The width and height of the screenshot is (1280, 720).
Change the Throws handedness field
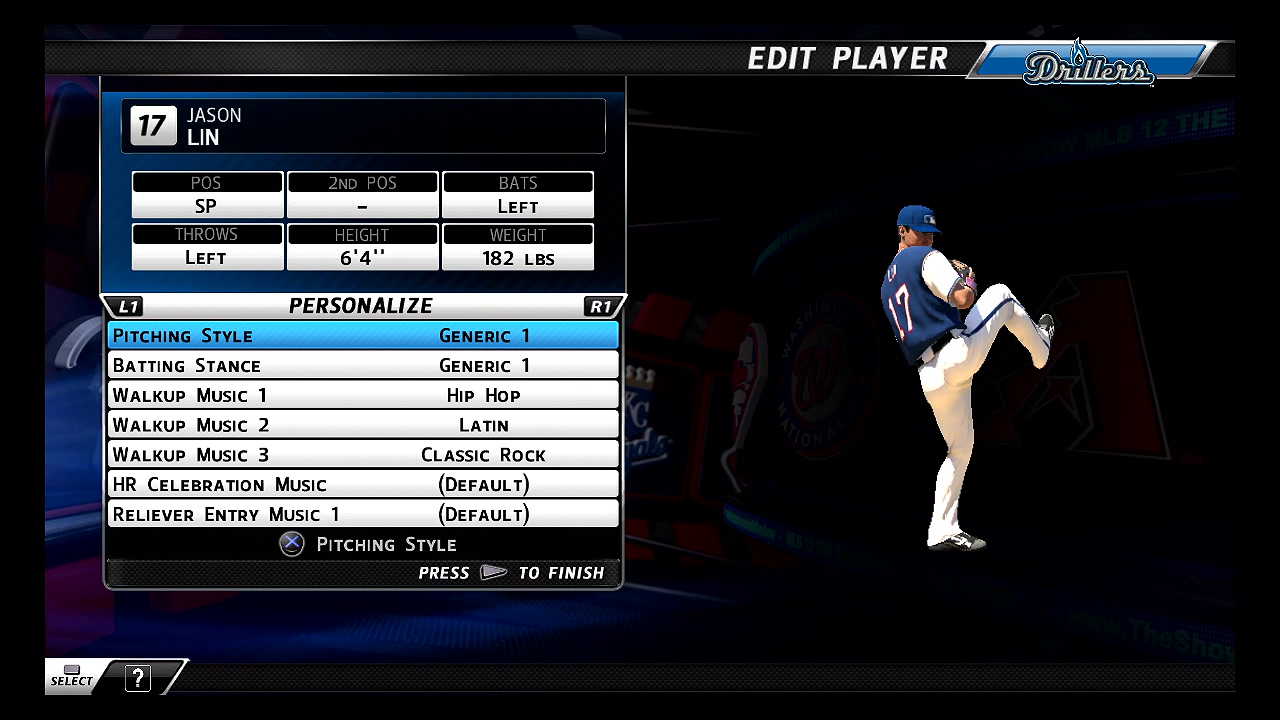[x=207, y=247]
